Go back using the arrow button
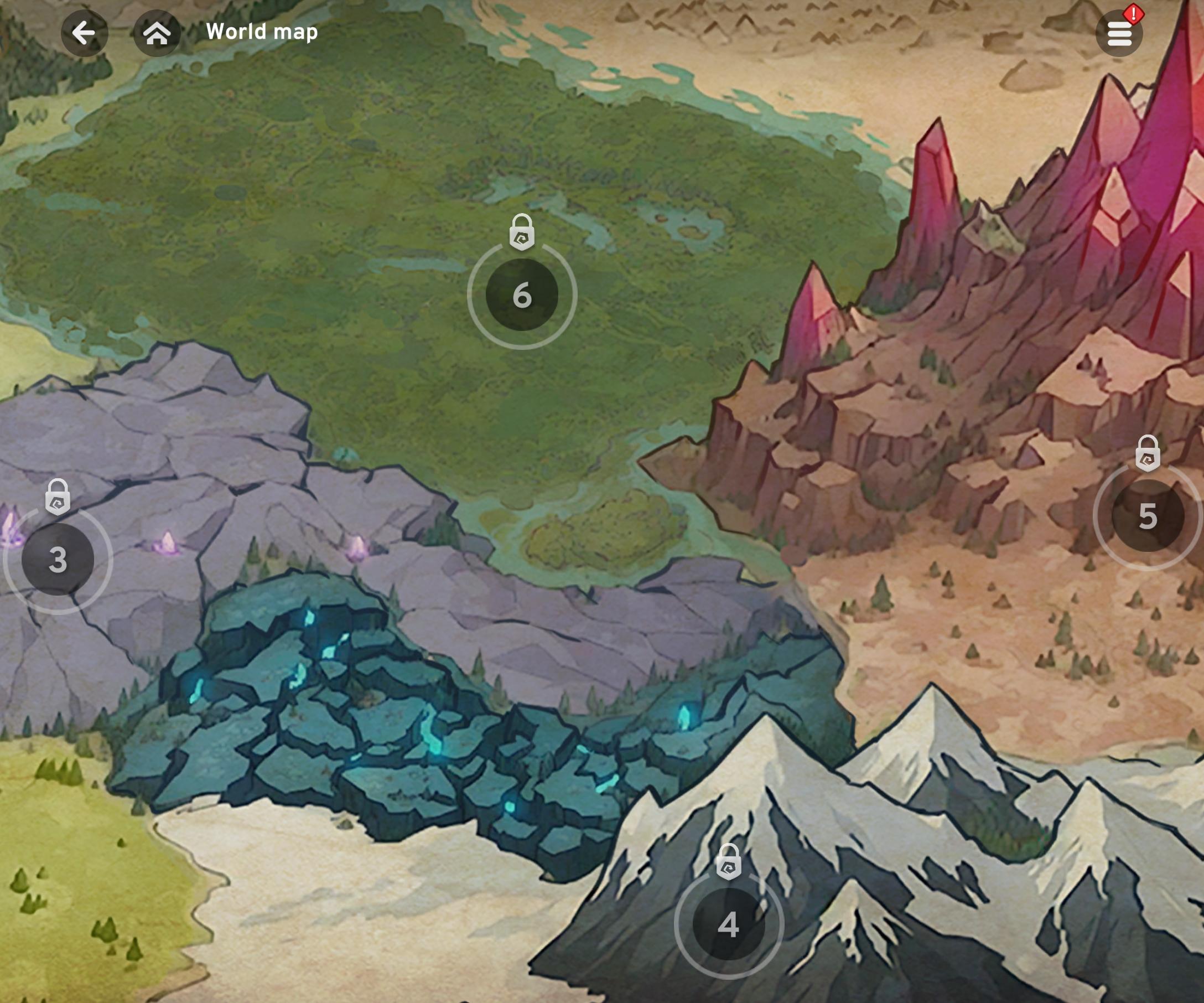 84,33
